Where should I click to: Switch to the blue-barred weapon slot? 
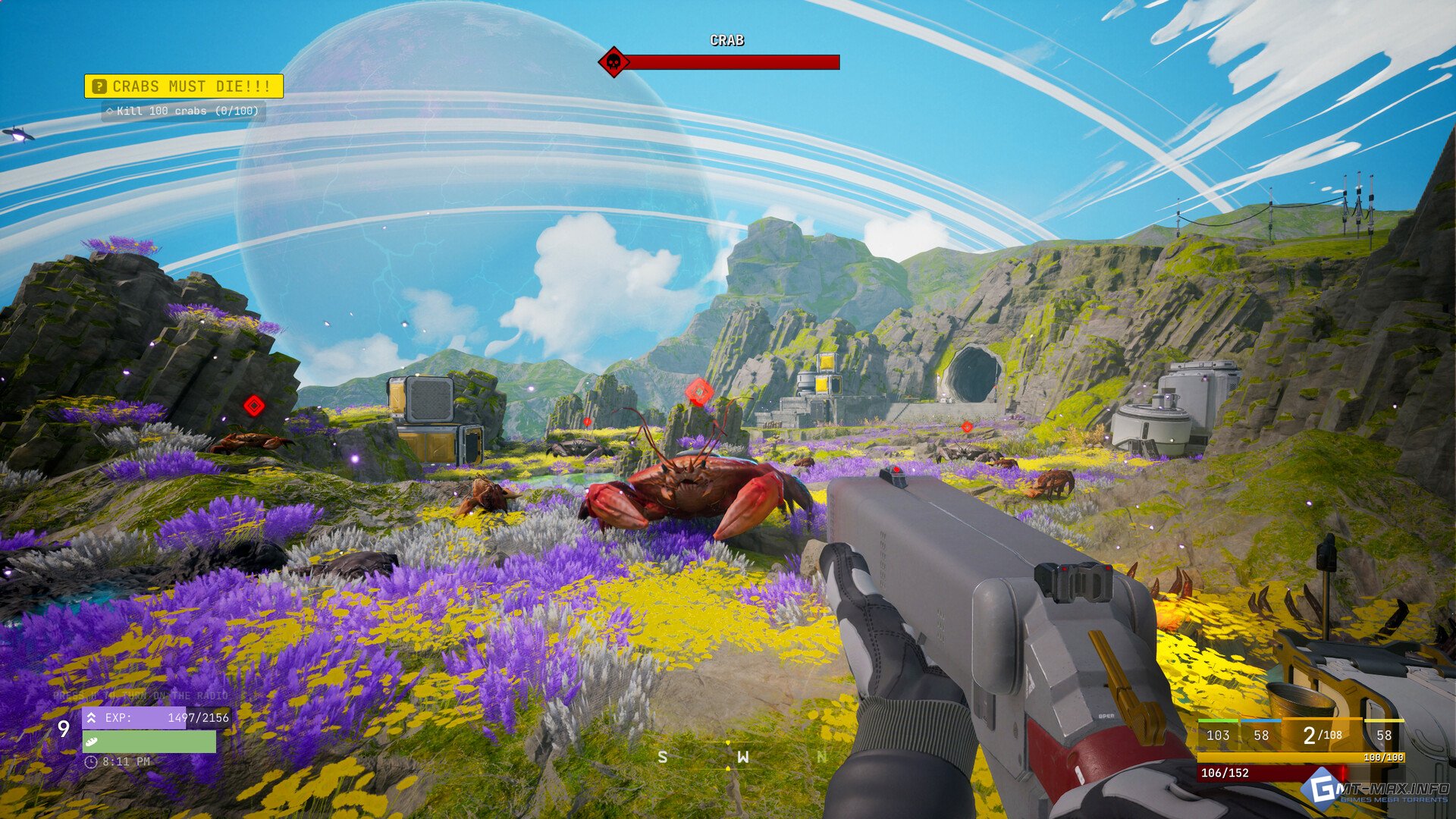point(1261,735)
